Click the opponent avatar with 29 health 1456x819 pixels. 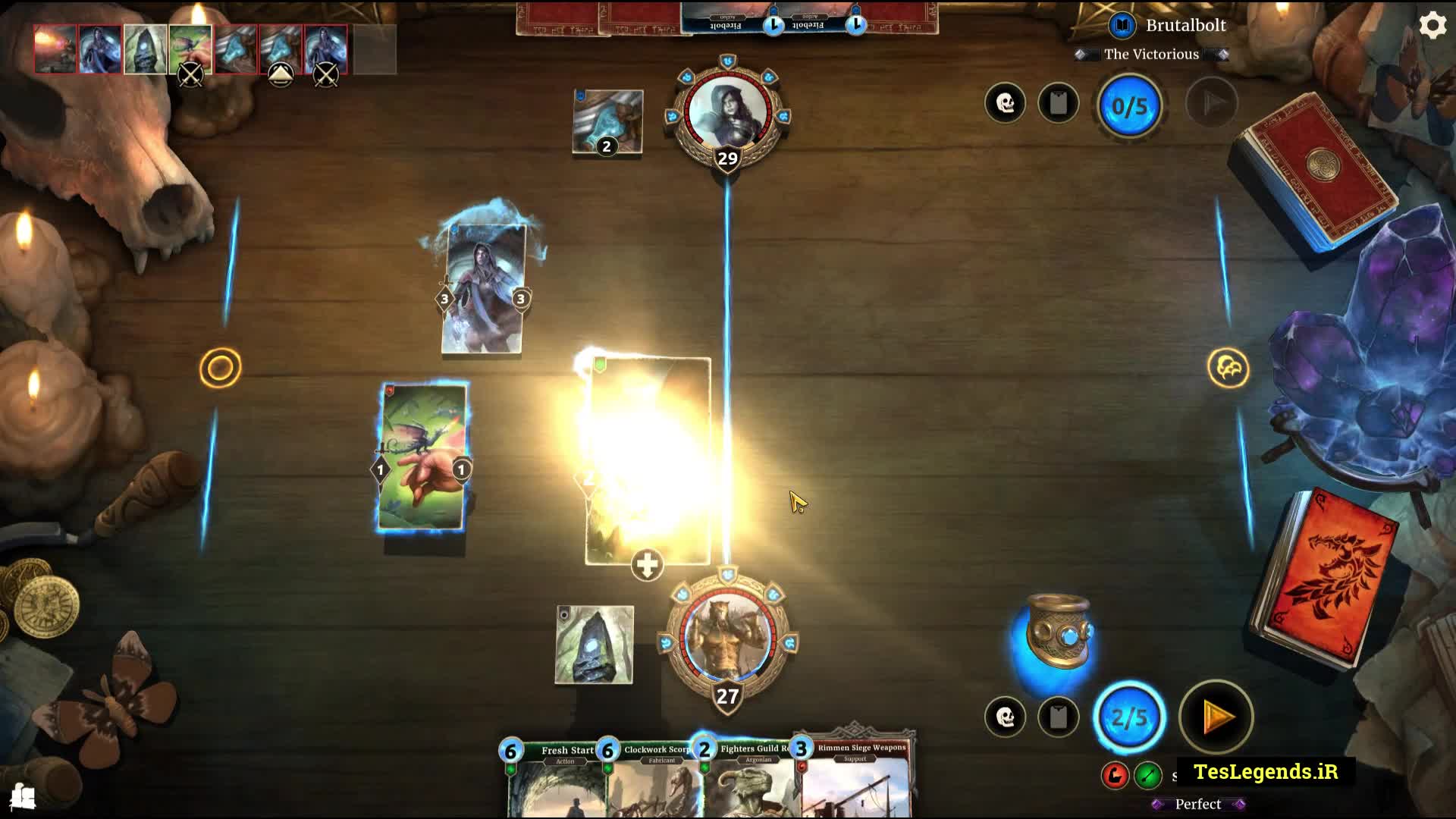(x=727, y=112)
